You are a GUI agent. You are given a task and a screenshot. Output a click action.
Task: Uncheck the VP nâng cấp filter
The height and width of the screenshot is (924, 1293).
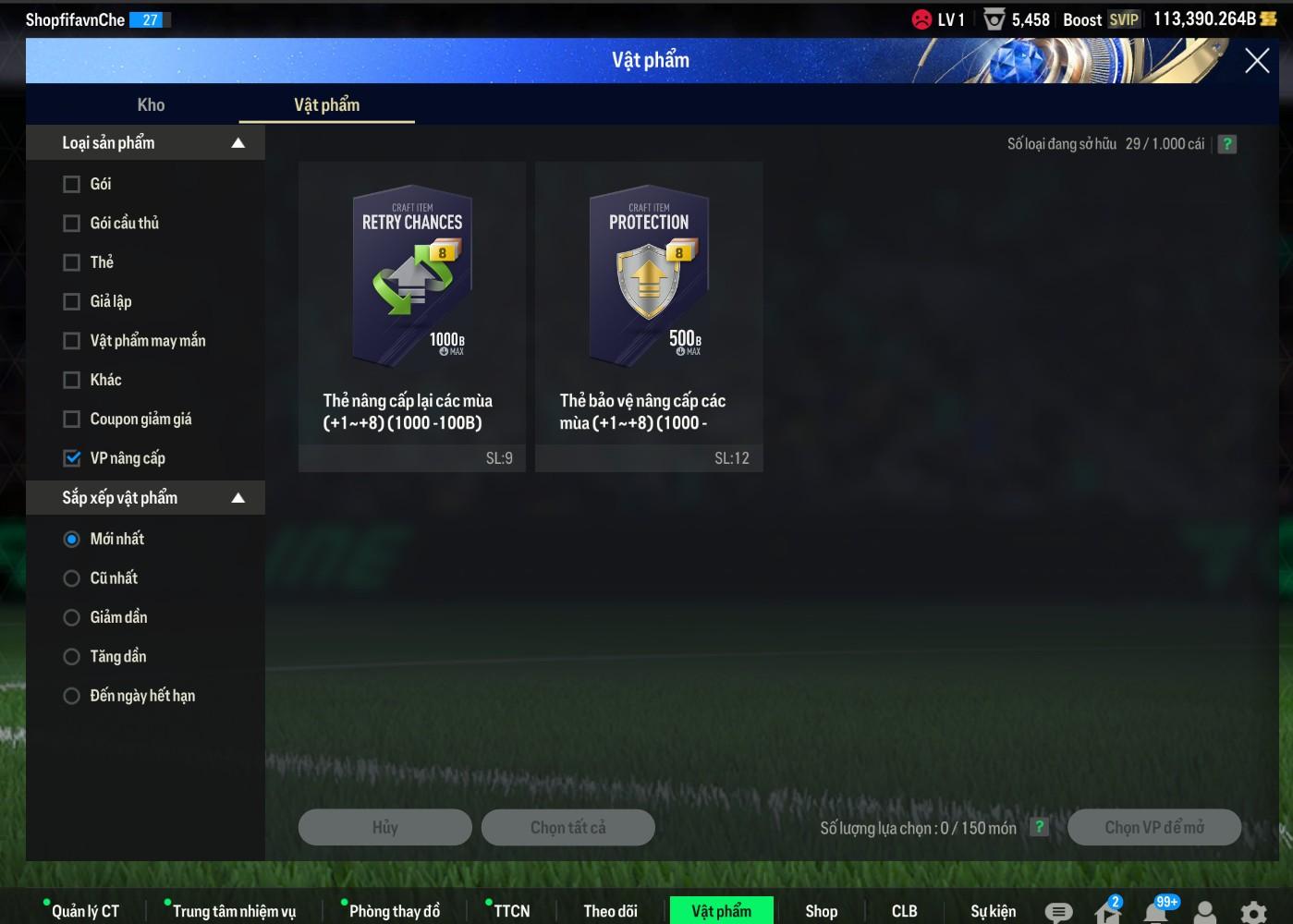71,458
